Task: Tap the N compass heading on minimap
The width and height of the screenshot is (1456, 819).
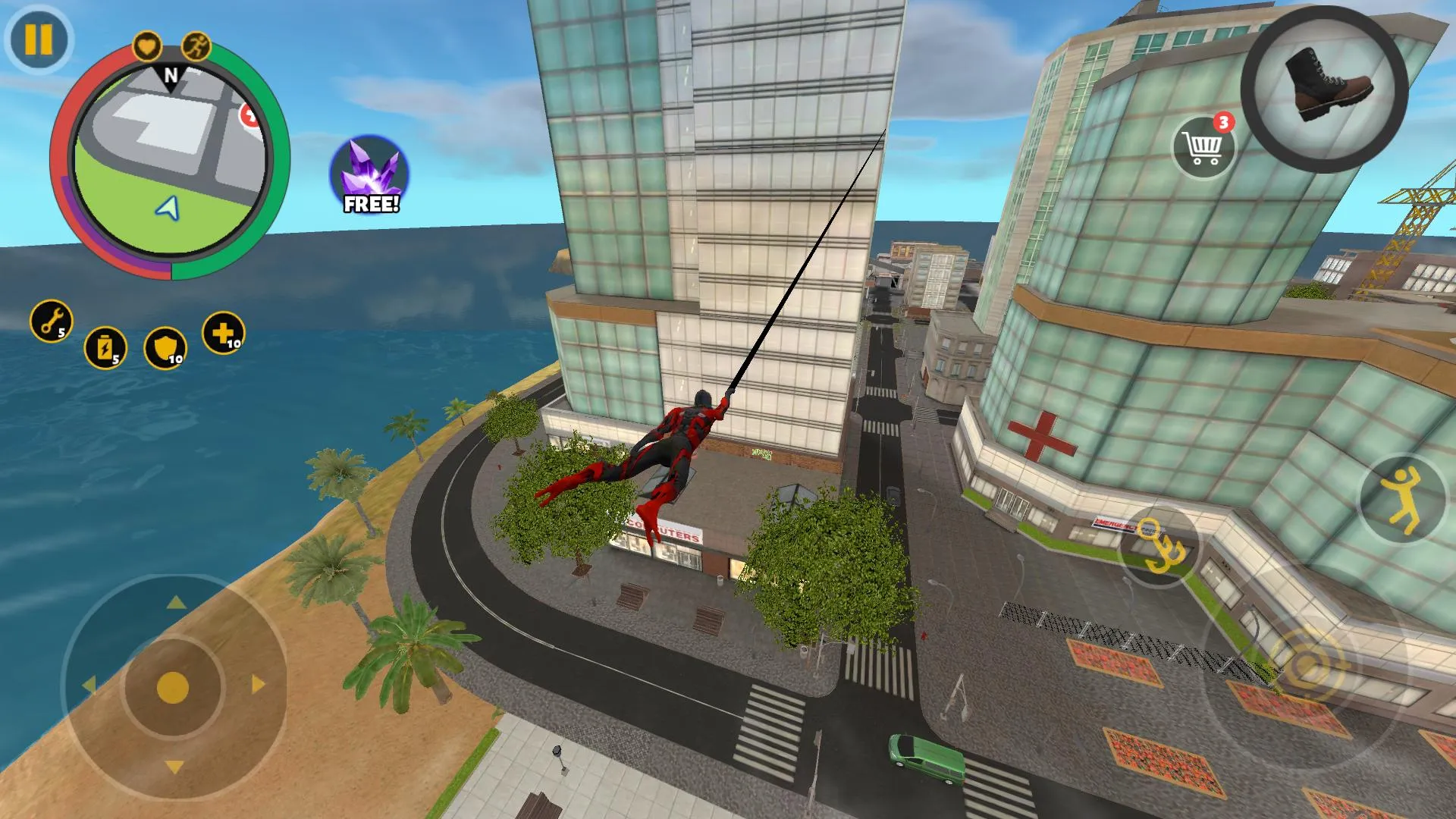Action: [171, 77]
